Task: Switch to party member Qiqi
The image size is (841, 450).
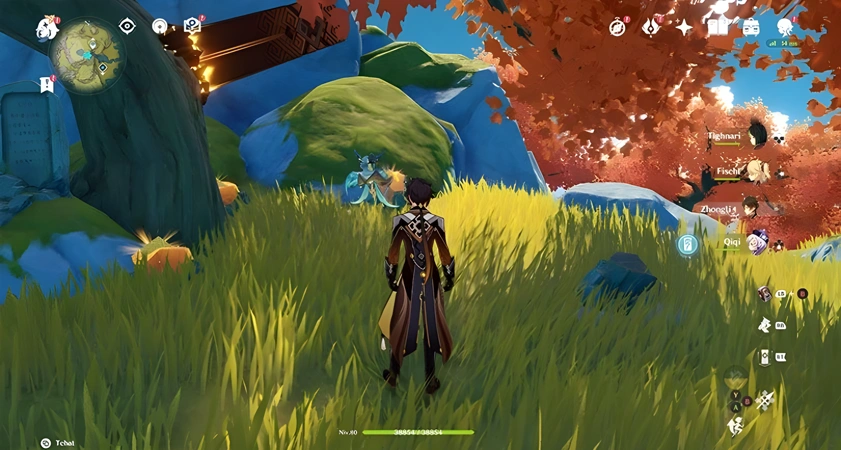Action: (x=757, y=243)
